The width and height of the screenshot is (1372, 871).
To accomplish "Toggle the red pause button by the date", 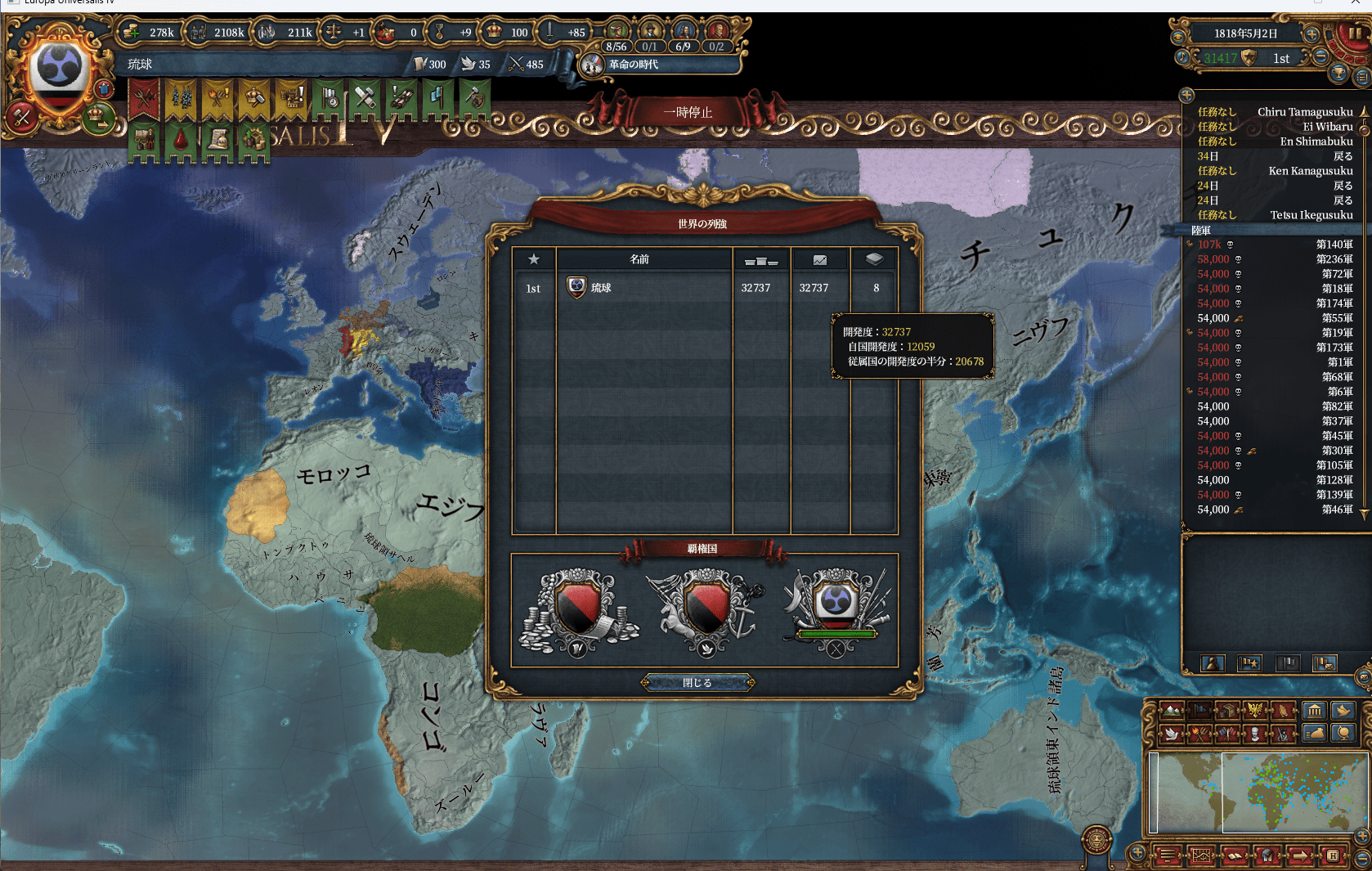I will [1353, 34].
